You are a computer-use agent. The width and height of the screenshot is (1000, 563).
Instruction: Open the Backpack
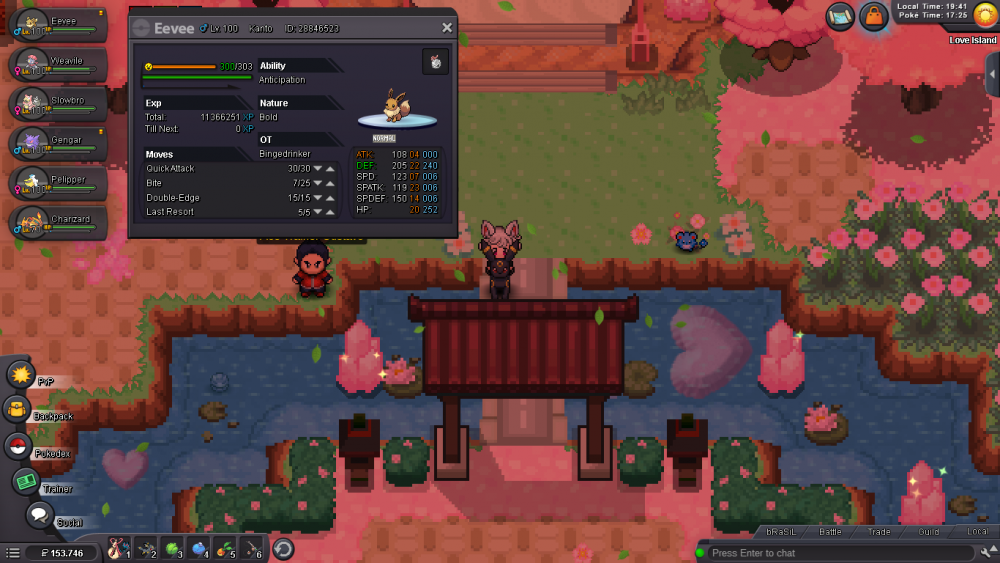pos(18,409)
